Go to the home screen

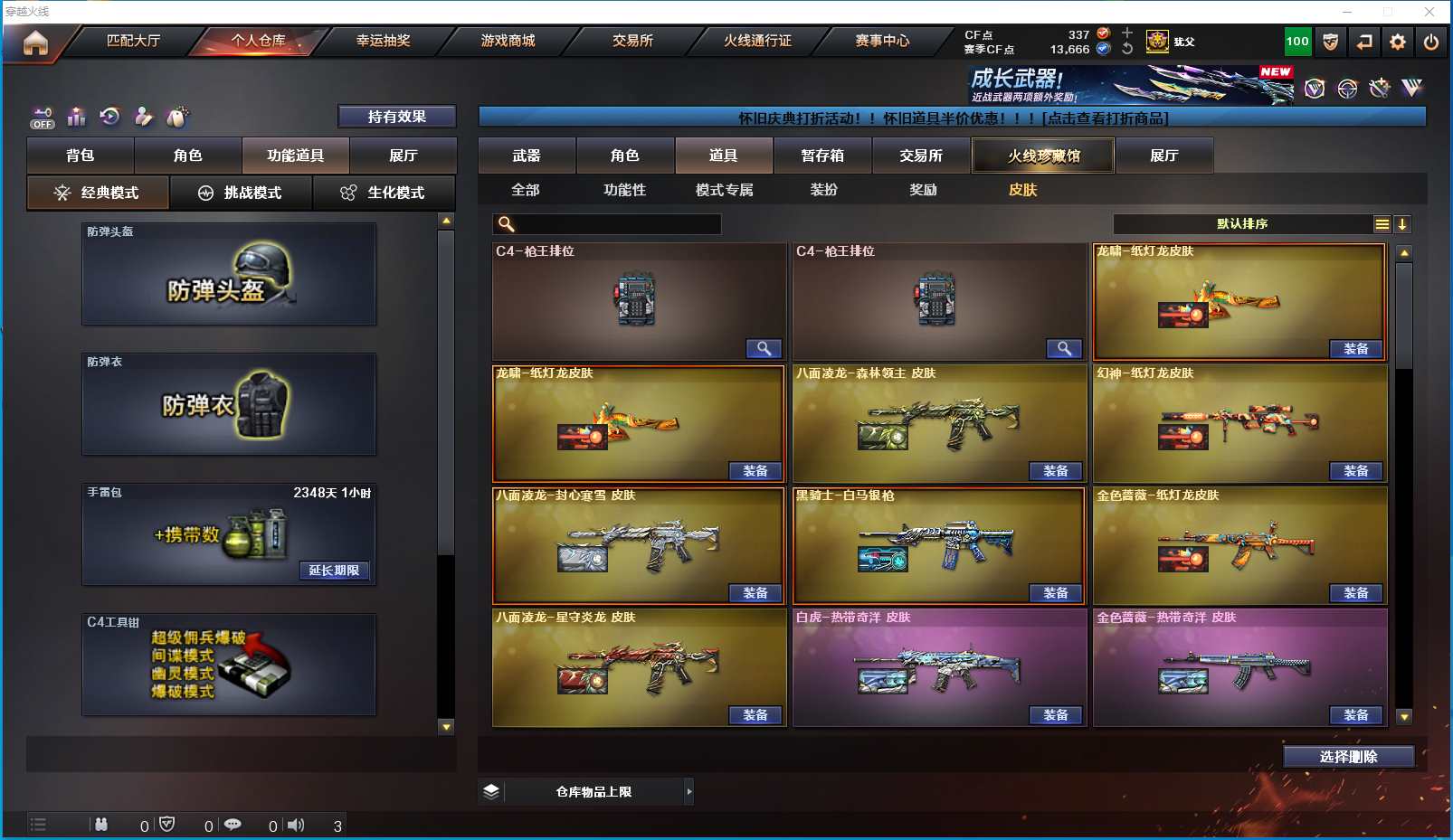(35, 42)
